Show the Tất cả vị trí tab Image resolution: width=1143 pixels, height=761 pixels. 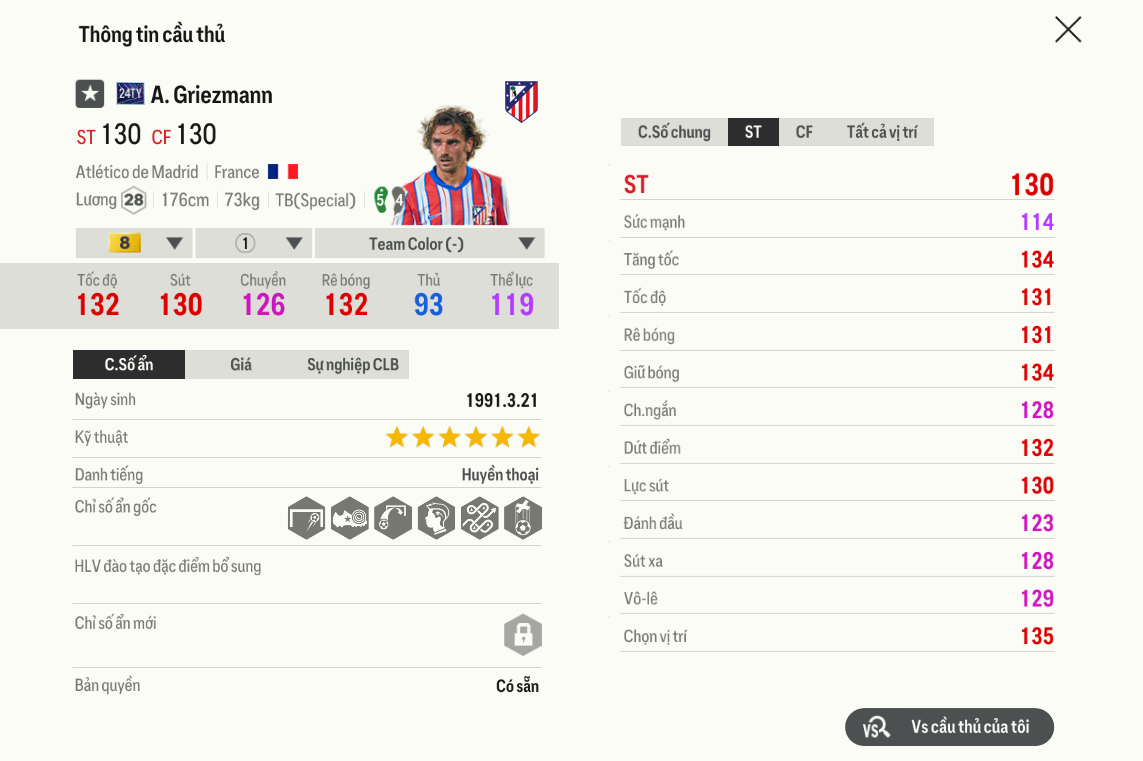[x=881, y=132]
